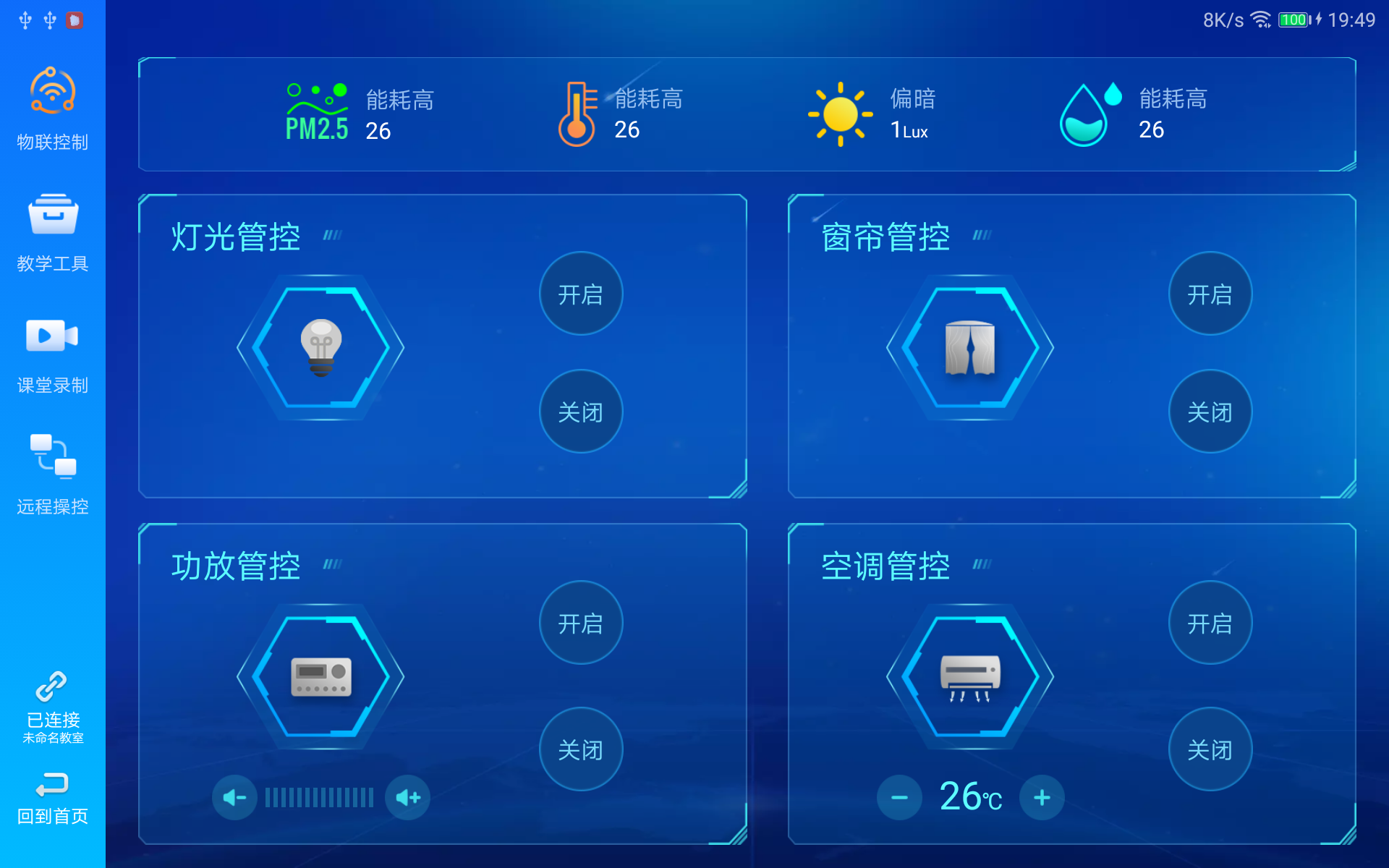
Task: Turn off the amplifier with 关闭
Action: (581, 749)
